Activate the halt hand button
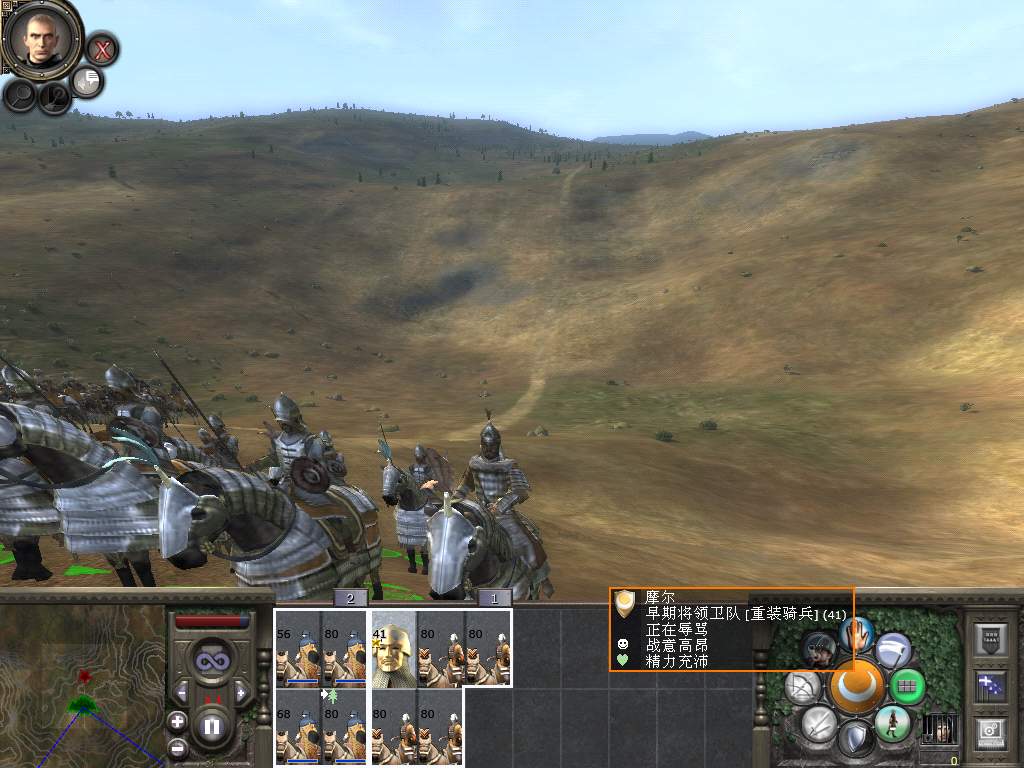1024x768 pixels. tap(855, 633)
